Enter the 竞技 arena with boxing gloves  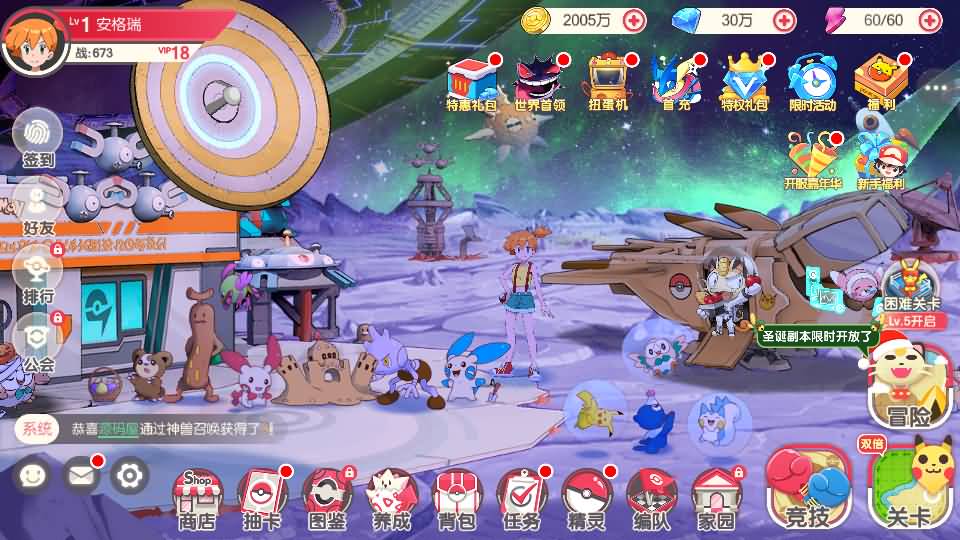808,488
